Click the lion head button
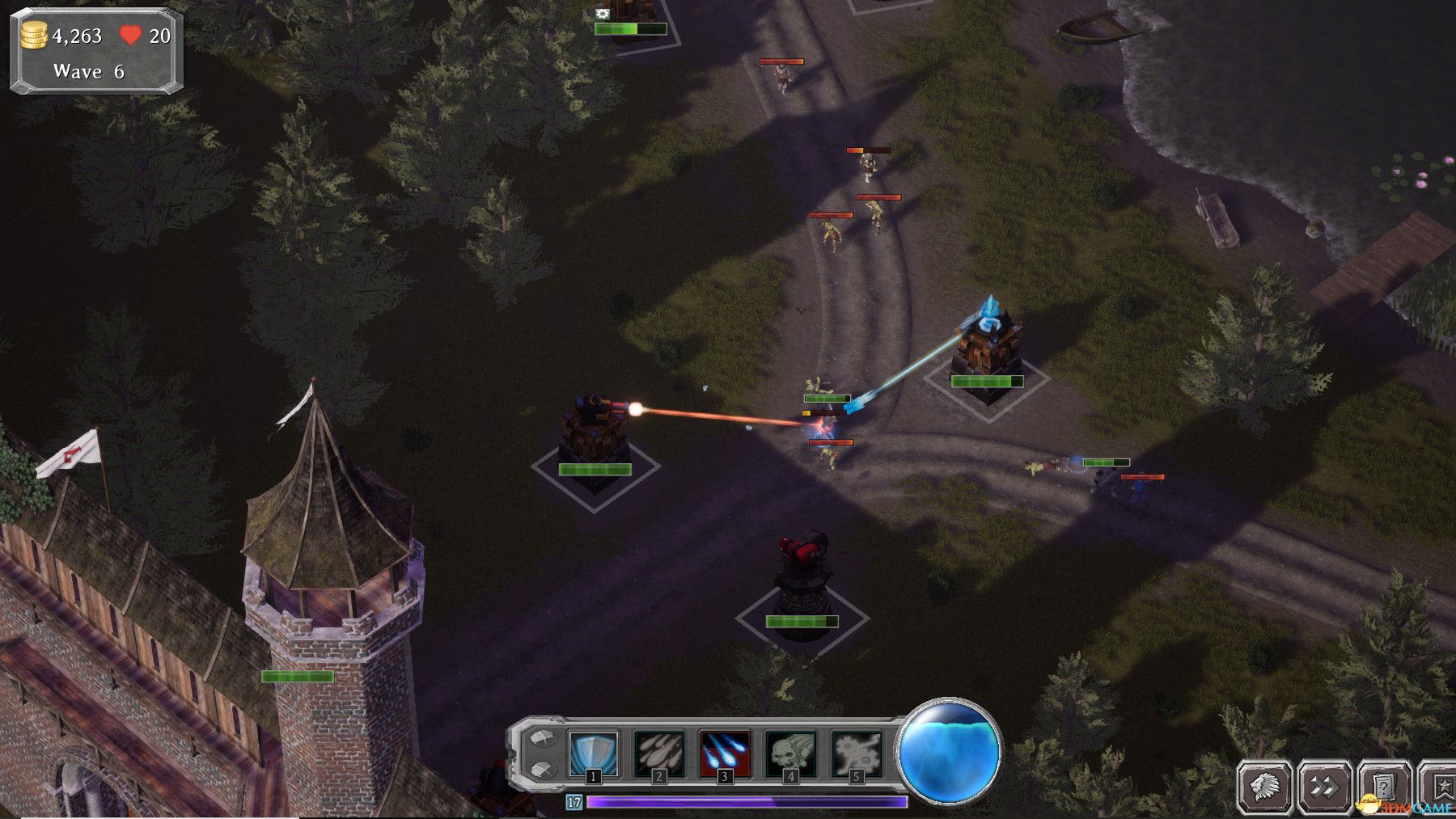 [x=1265, y=786]
